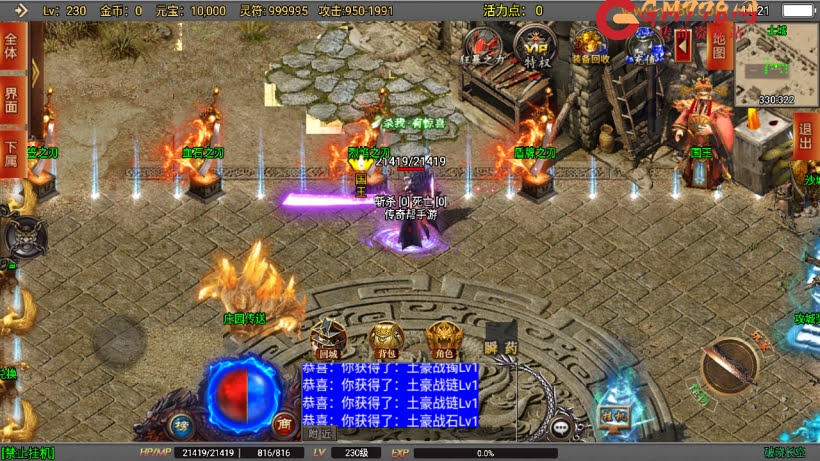The width and height of the screenshot is (820, 461).
Task: Open the 角色 character sheet
Action: tap(443, 339)
